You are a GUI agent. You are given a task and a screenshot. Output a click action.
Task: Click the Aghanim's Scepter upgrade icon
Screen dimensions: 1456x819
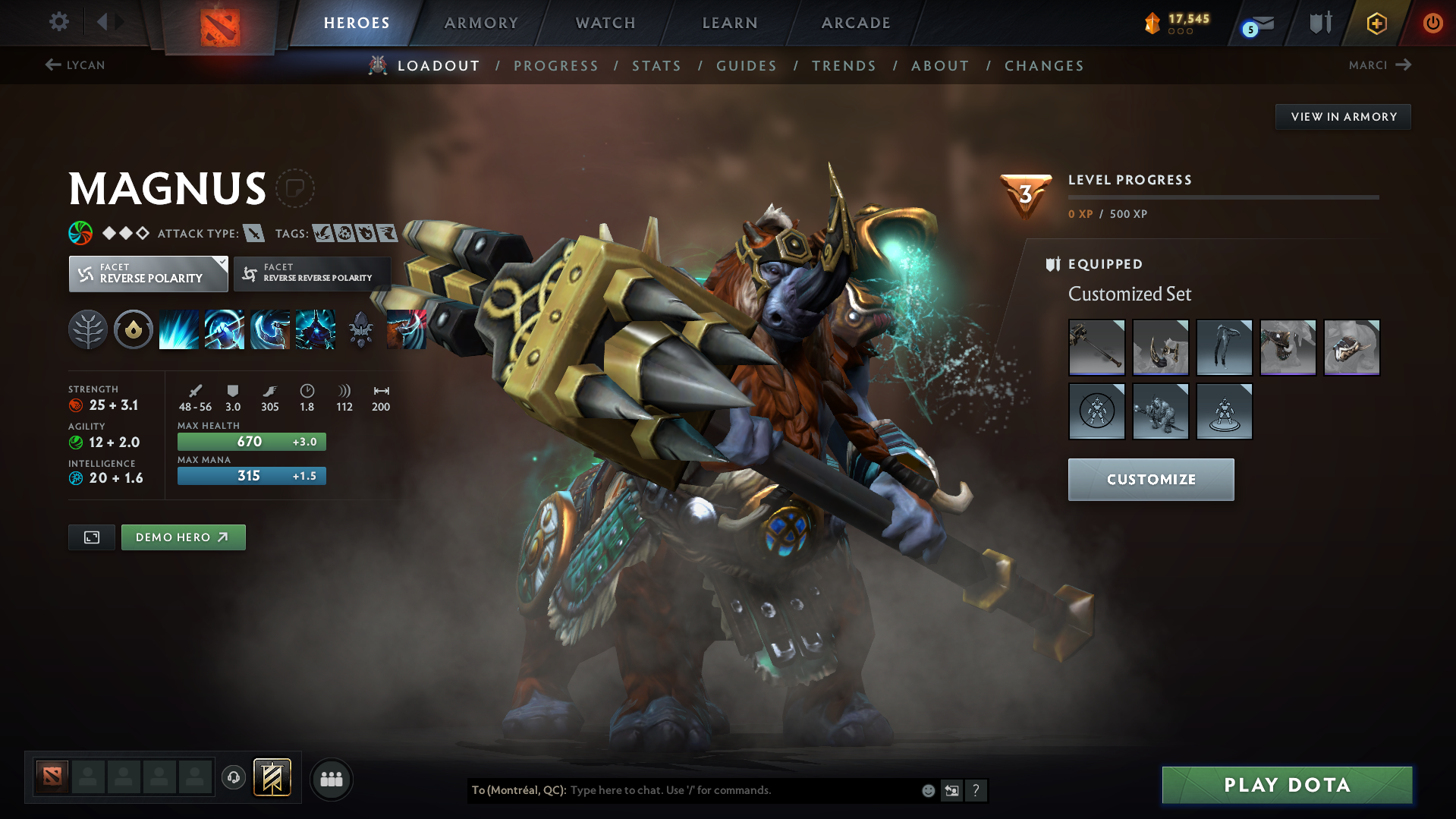tap(360, 329)
